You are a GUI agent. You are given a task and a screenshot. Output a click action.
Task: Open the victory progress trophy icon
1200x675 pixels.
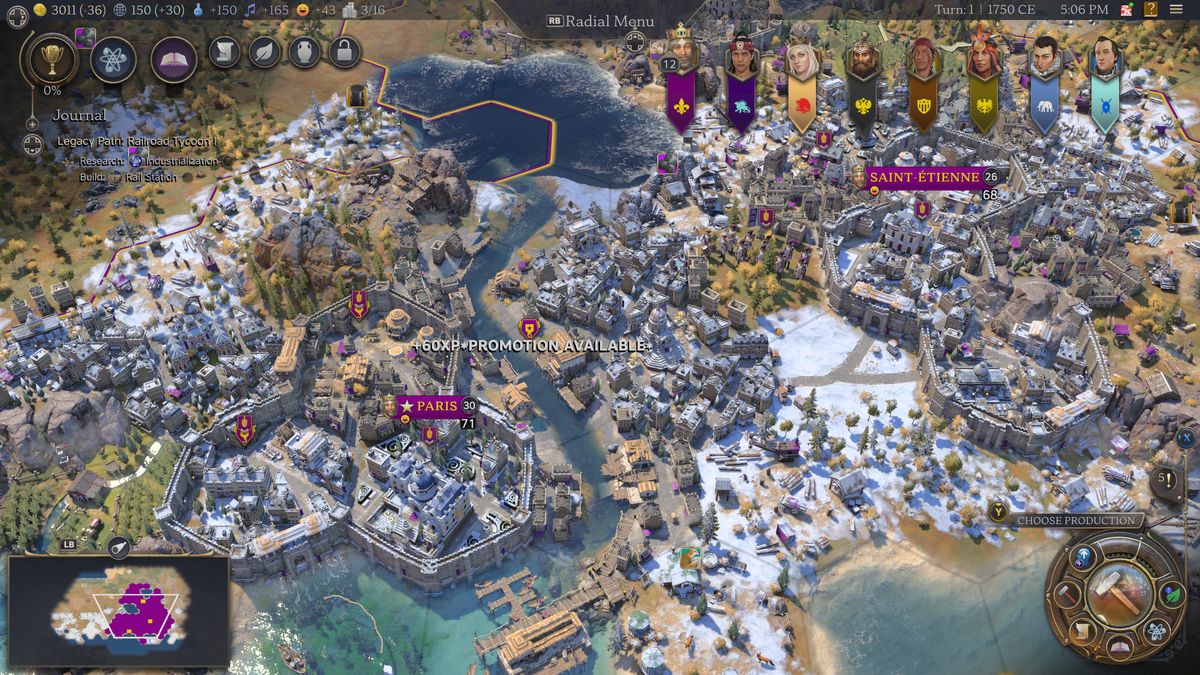(47, 59)
